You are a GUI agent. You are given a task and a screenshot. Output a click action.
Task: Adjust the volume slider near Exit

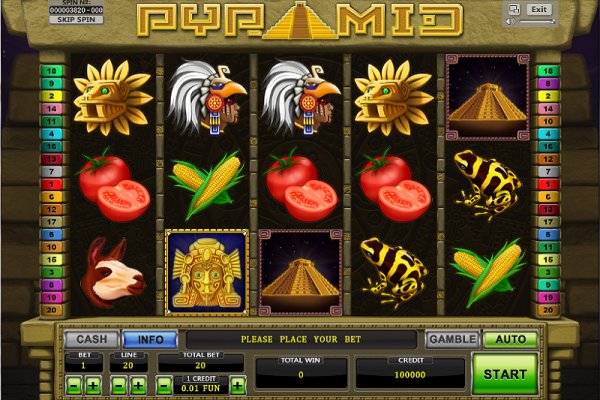531,20
